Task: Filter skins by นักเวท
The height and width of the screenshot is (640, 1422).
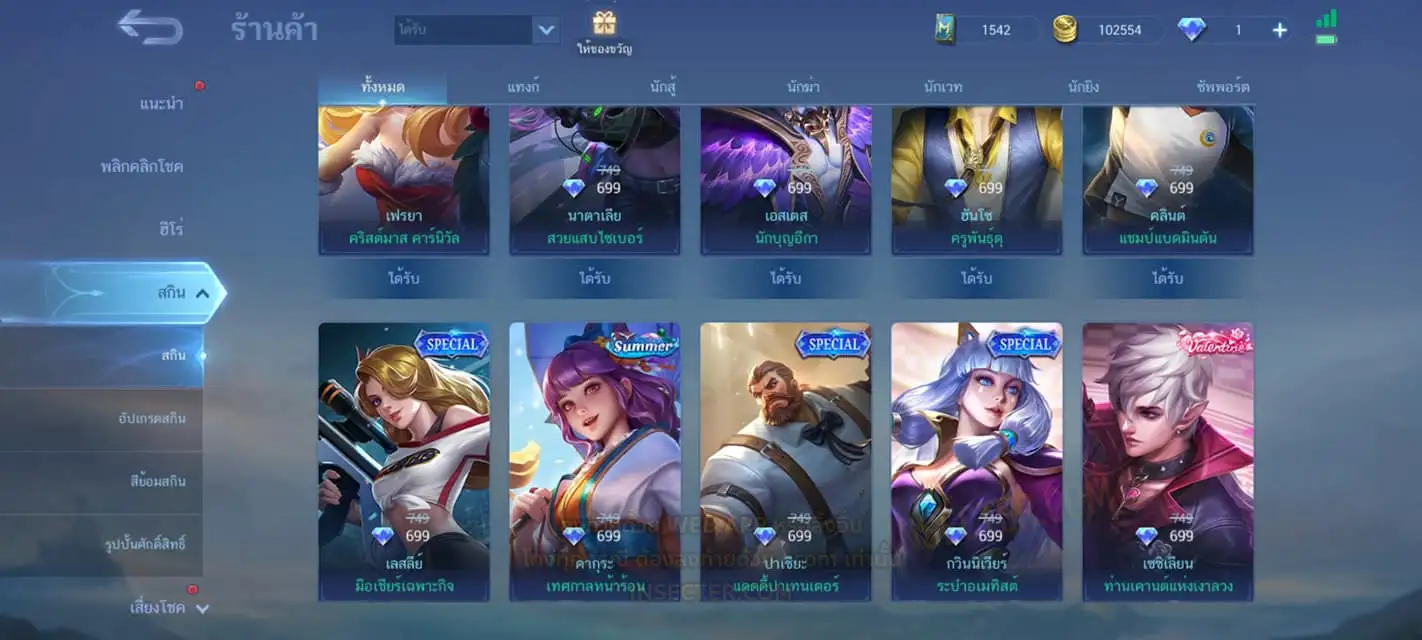Action: click(943, 87)
